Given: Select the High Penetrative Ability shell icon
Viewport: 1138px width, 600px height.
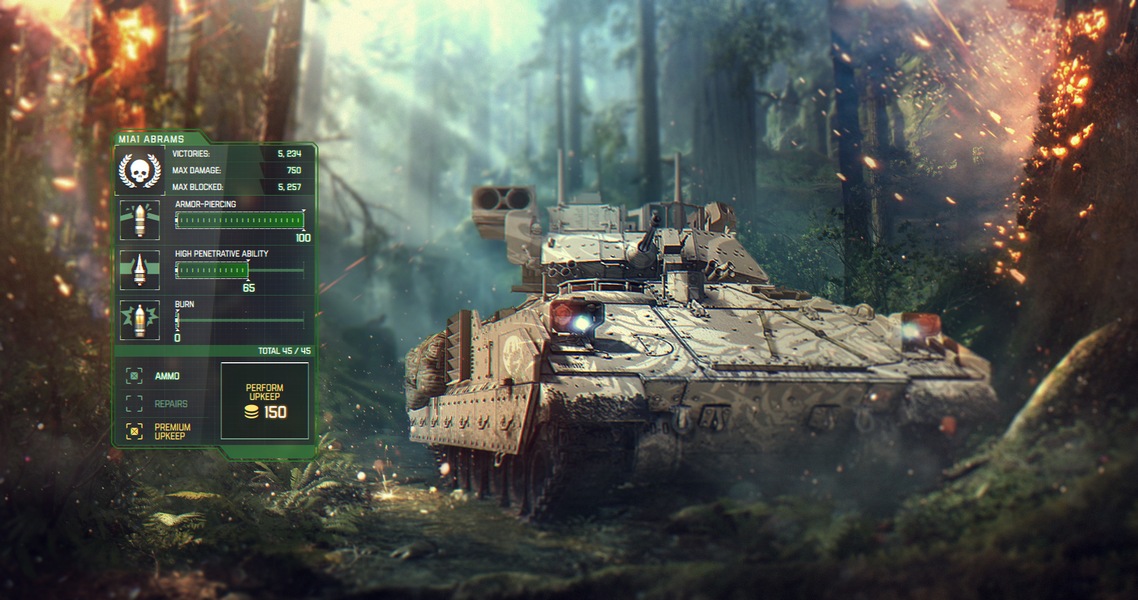Looking at the screenshot, I should point(139,270).
